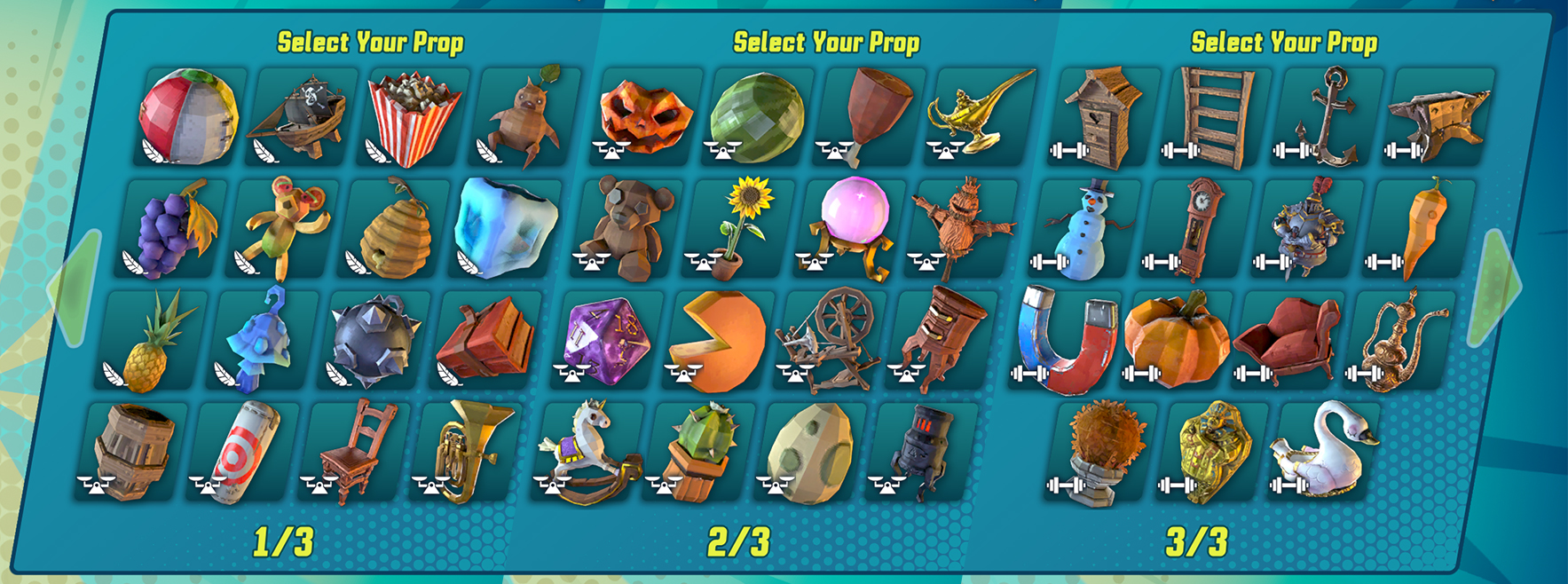Select the rocking unicorn prop

(586, 451)
